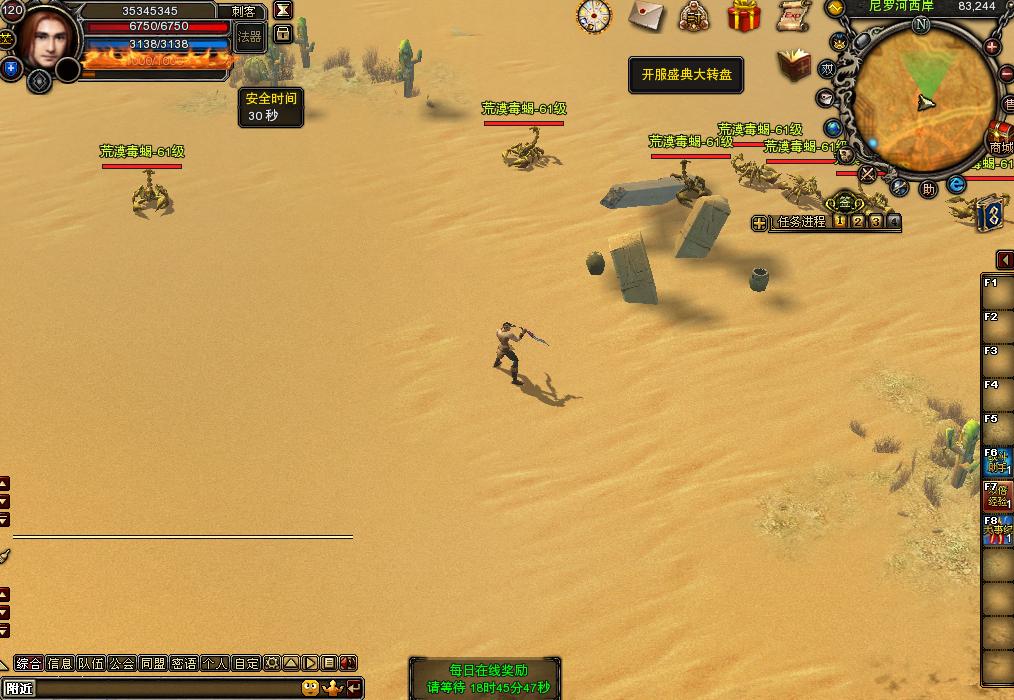Click the Exp scroll icon
Viewport: 1014px width, 700px height.
[x=793, y=14]
